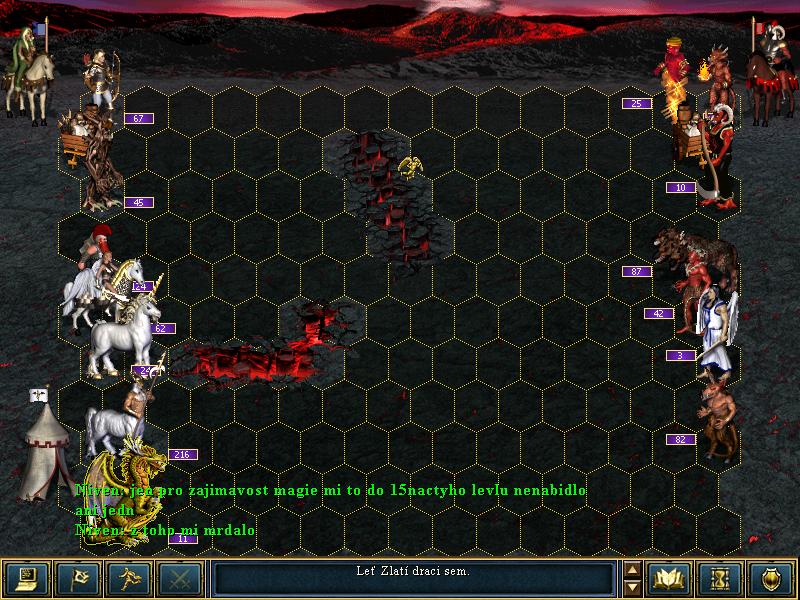The width and height of the screenshot is (800, 600).
Task: Open the combat options menu
Action: (x=27, y=578)
